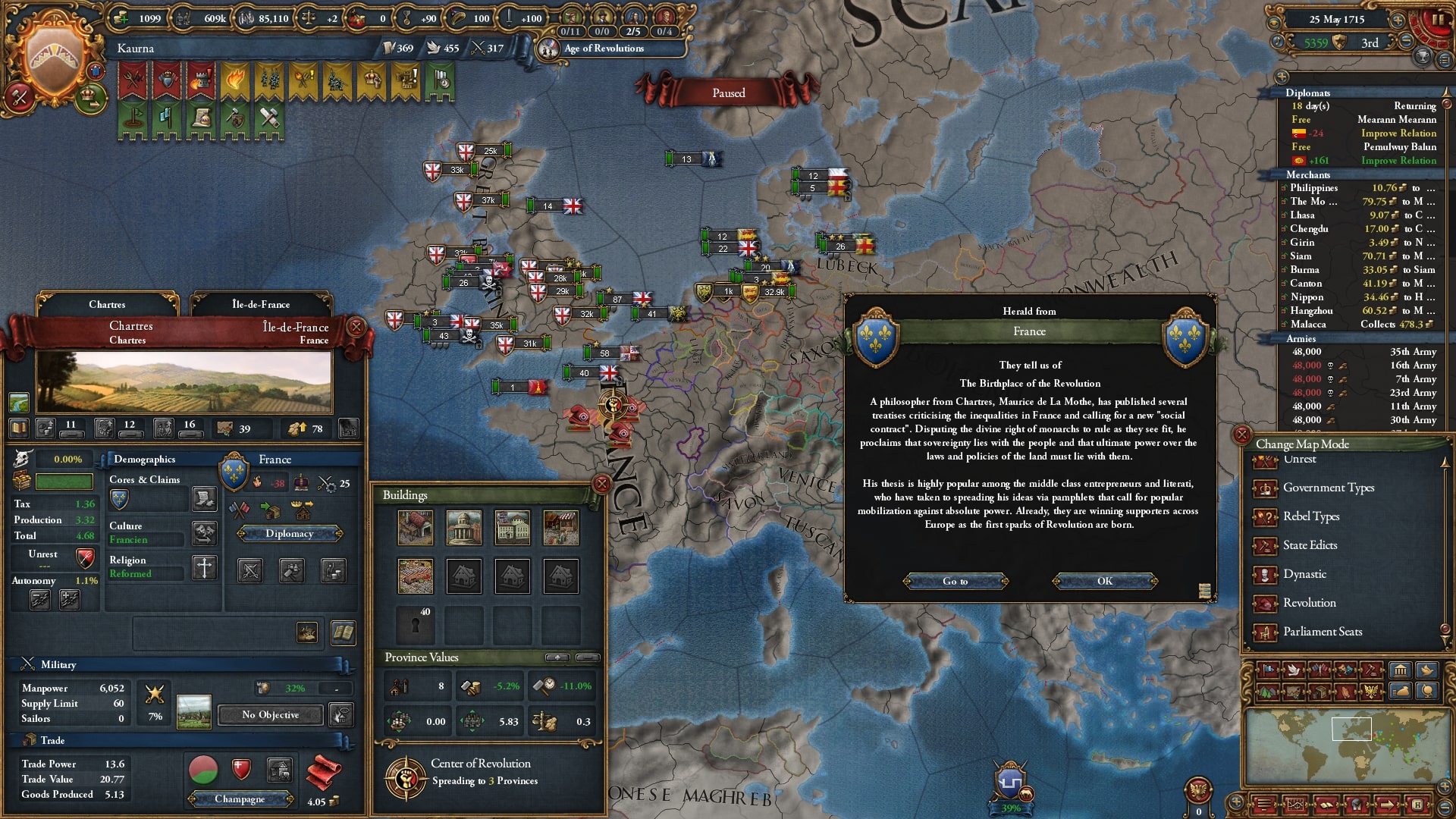This screenshot has width=1456, height=819.
Task: Open the Age of Revolutions panel
Action: 604,49
